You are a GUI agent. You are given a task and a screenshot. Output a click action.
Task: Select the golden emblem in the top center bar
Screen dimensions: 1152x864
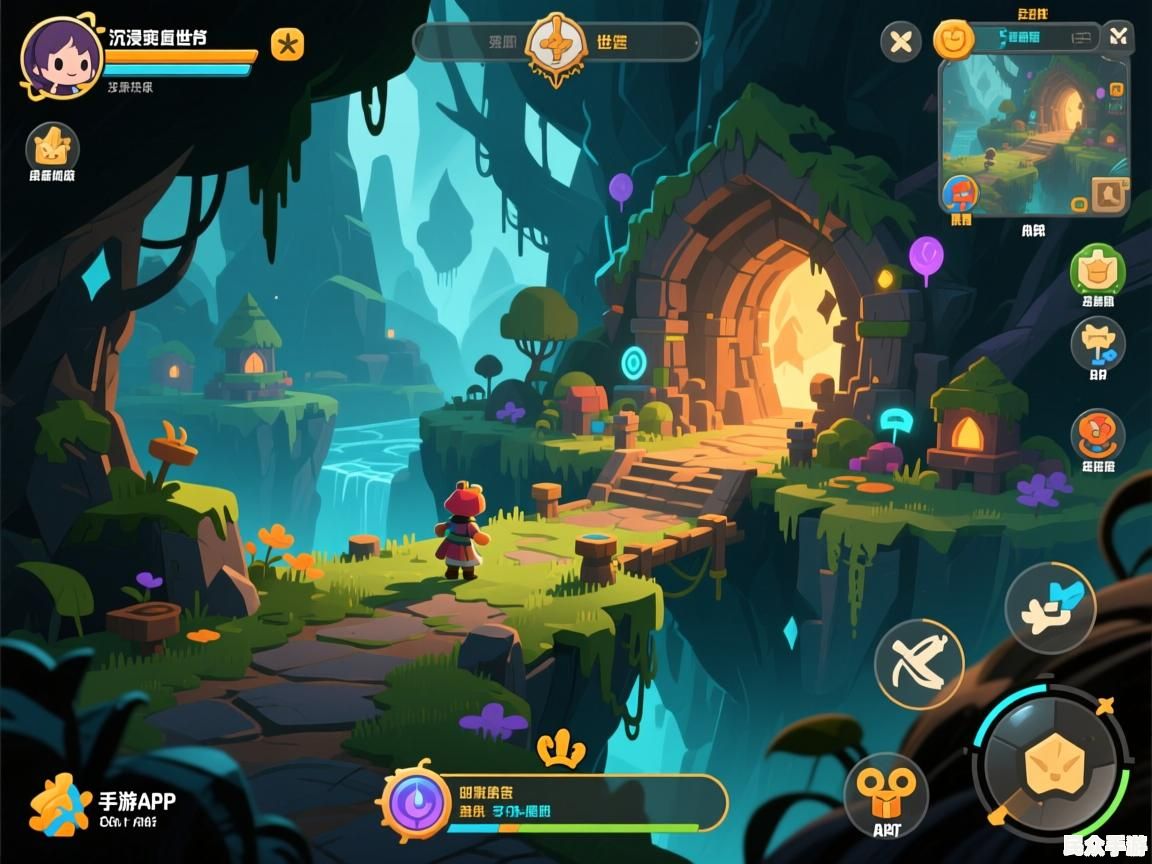point(556,42)
